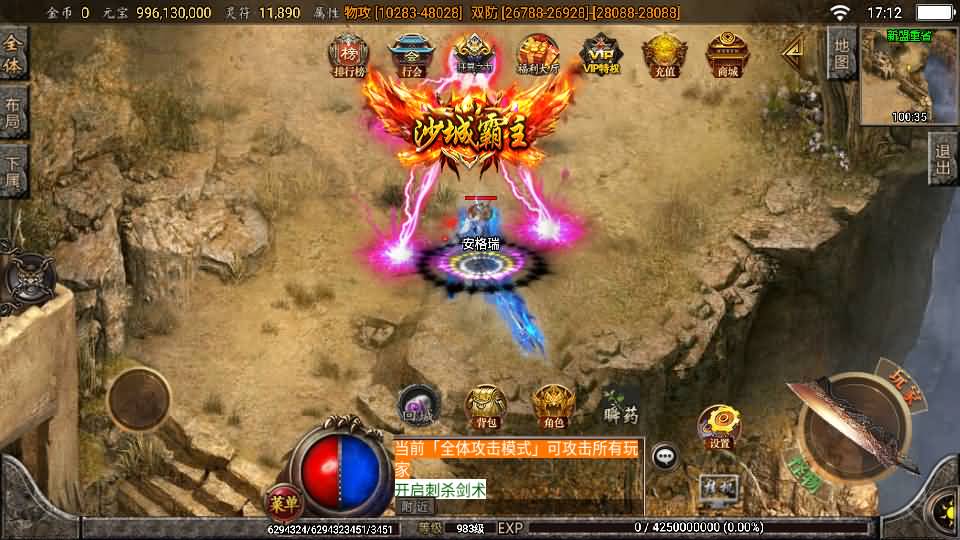The image size is (960, 540).
Task: Tap the 退出 exit button
Action: [x=941, y=159]
